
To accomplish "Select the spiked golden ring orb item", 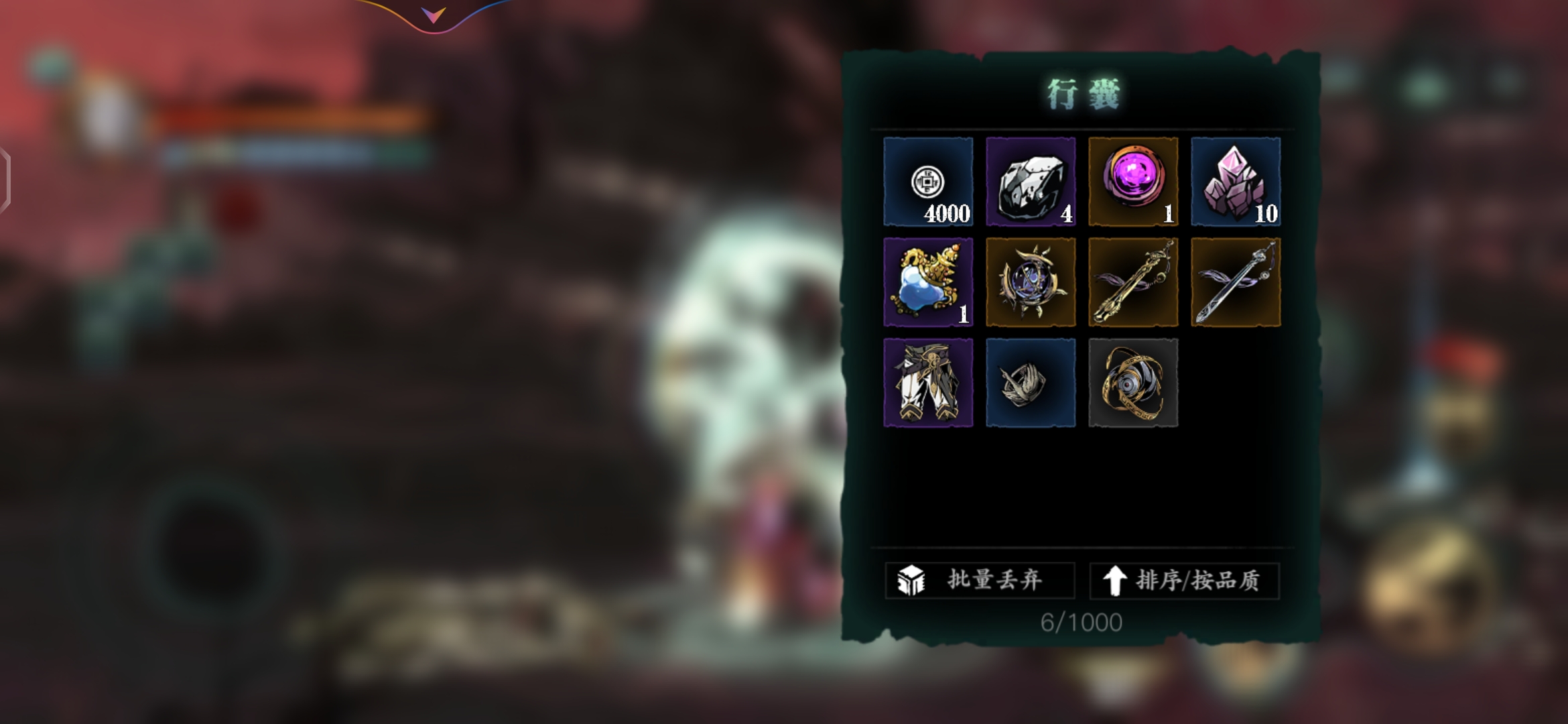I will tap(1031, 282).
